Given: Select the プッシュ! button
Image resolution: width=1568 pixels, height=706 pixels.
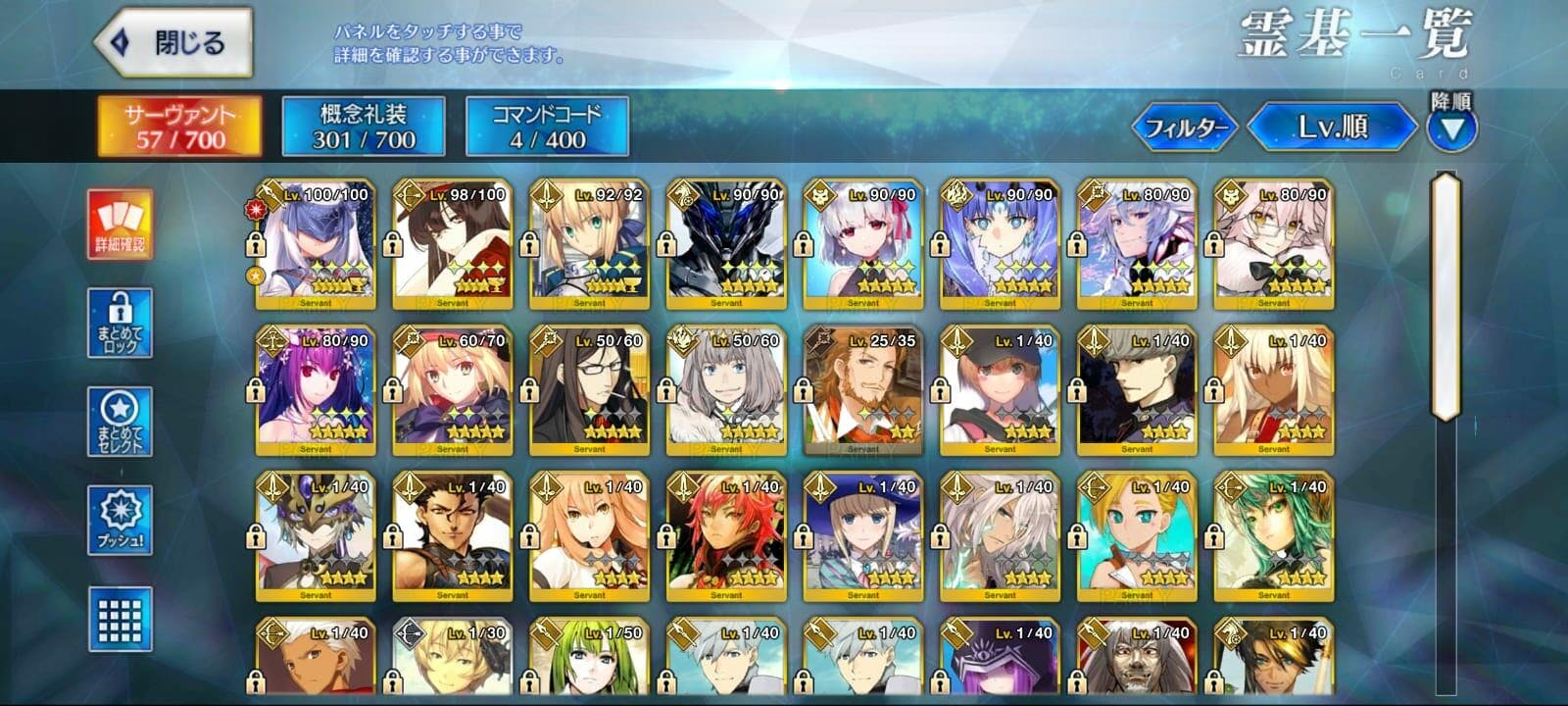Looking at the screenshot, I should pos(120,520).
